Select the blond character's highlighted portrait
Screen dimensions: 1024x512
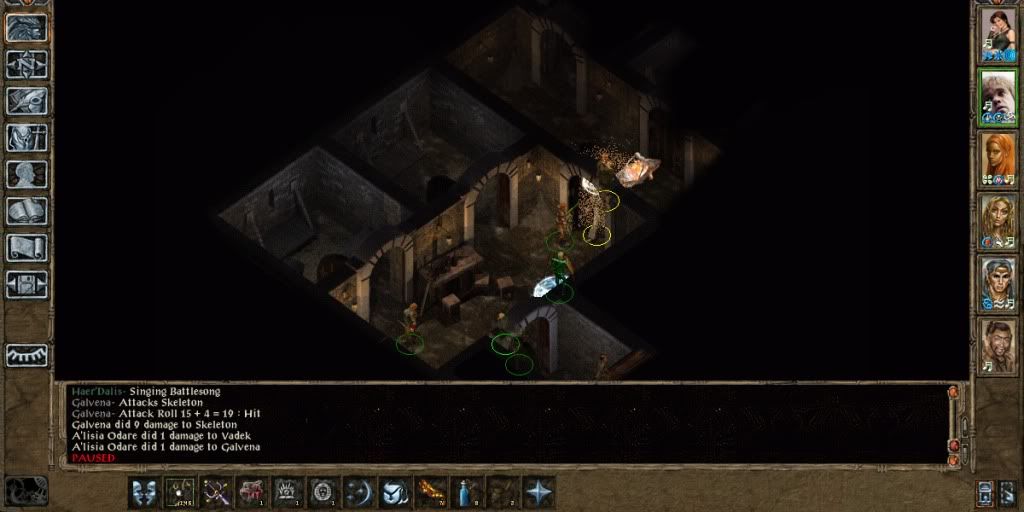click(997, 97)
